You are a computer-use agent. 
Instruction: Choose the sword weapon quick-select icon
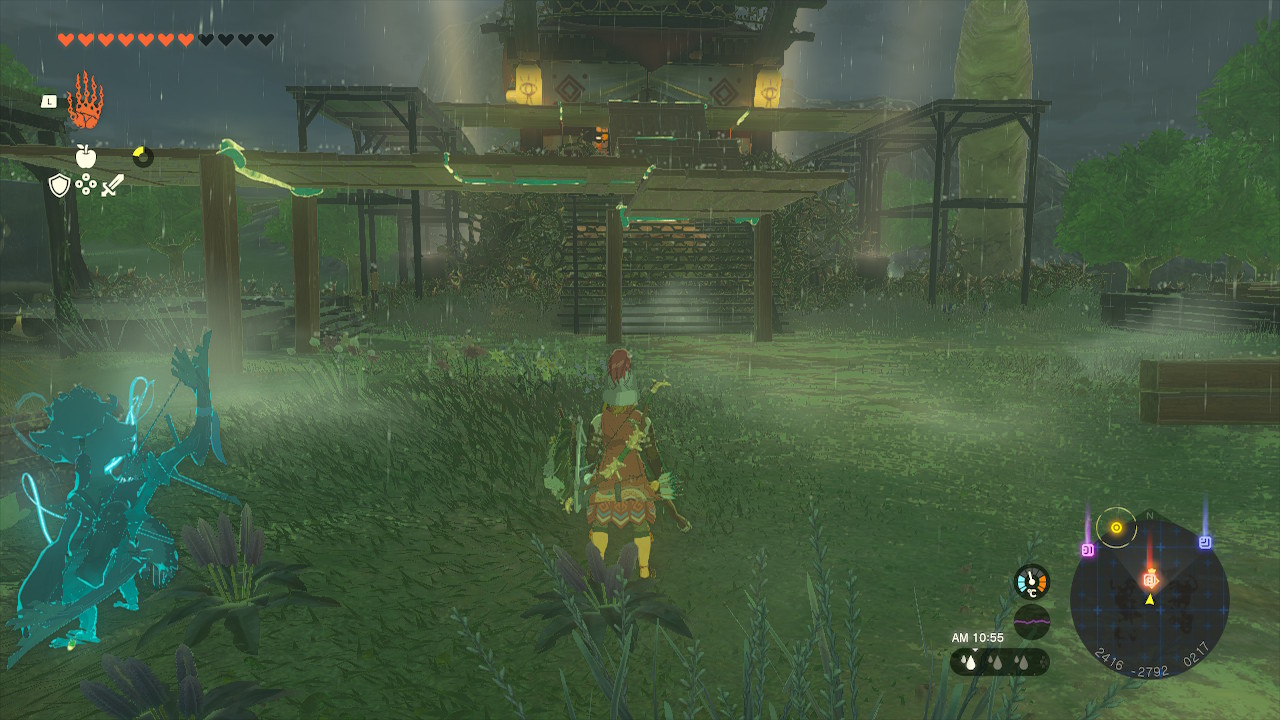[111, 185]
